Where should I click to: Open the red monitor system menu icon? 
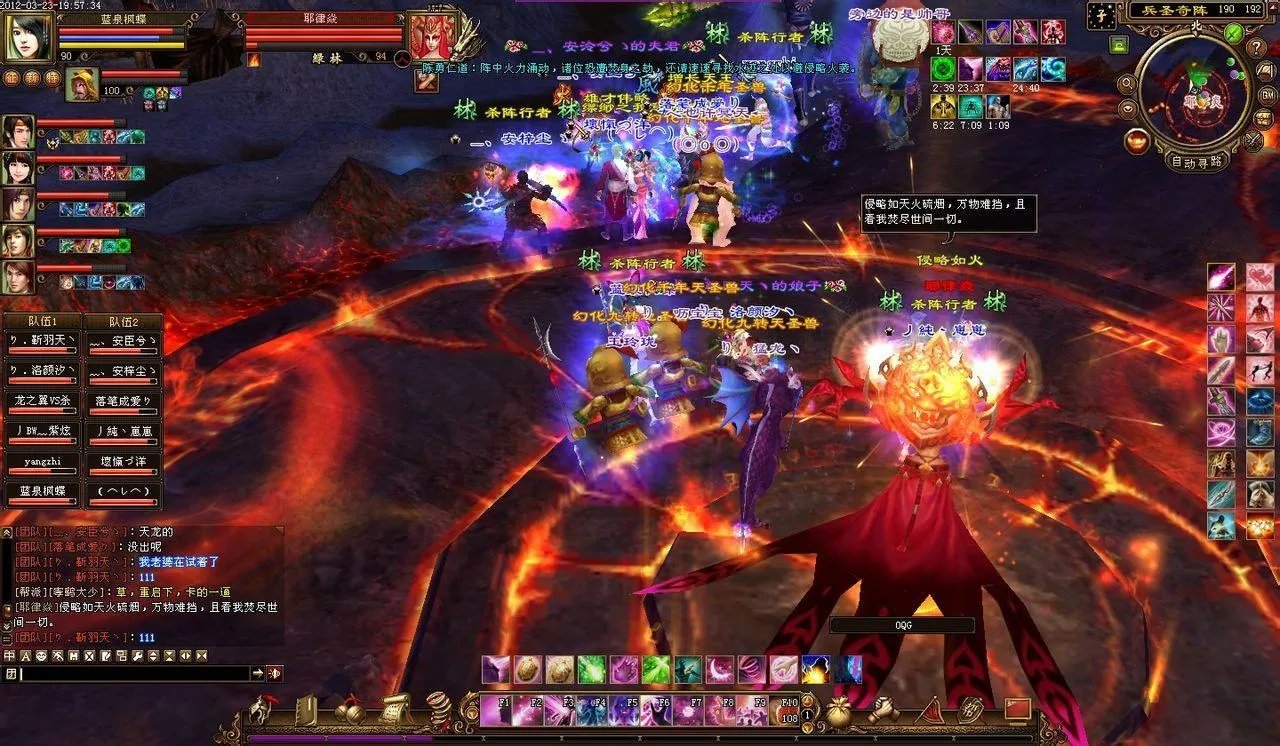(x=1017, y=710)
